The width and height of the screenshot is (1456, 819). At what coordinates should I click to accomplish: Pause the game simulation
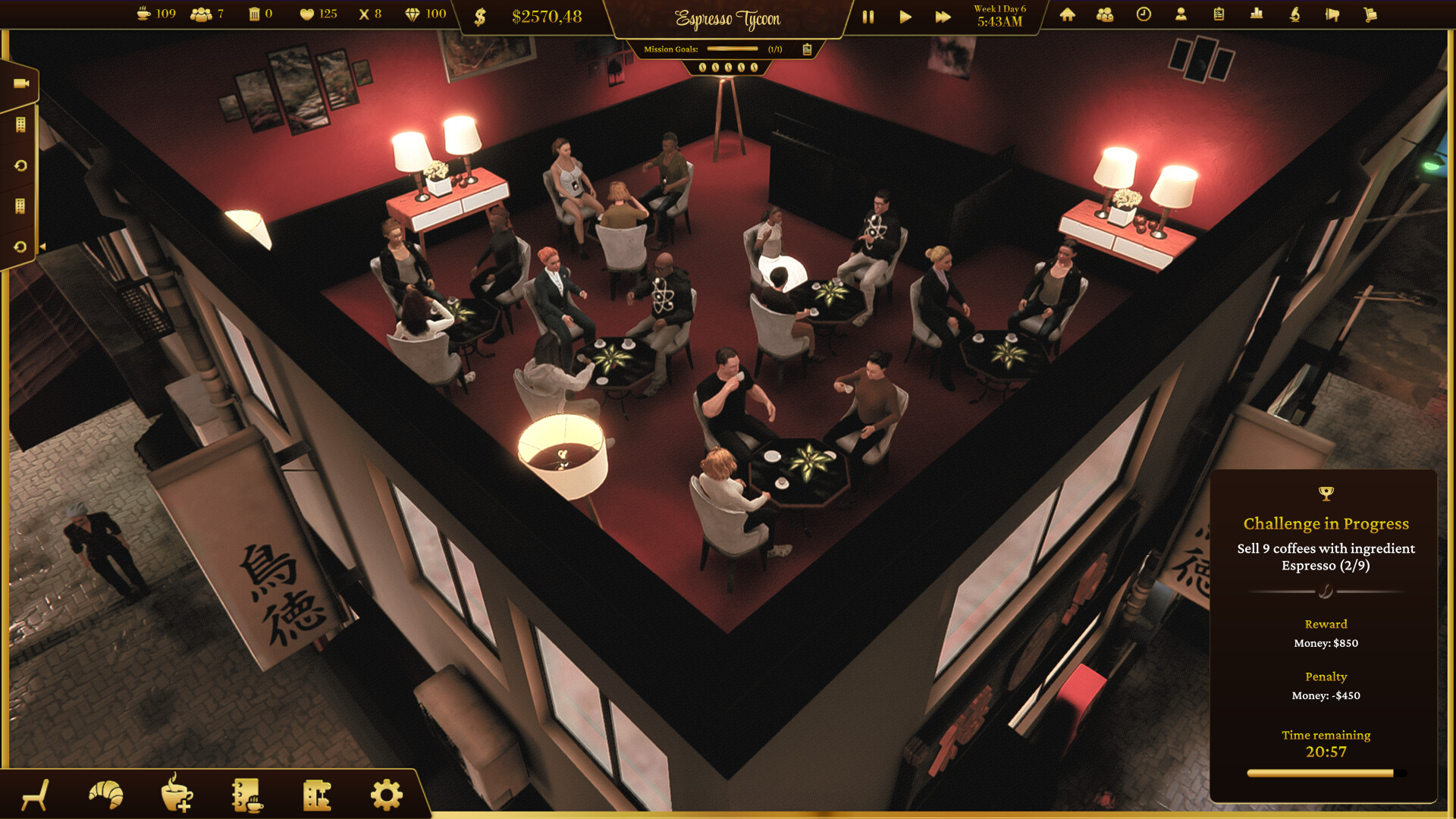(868, 16)
